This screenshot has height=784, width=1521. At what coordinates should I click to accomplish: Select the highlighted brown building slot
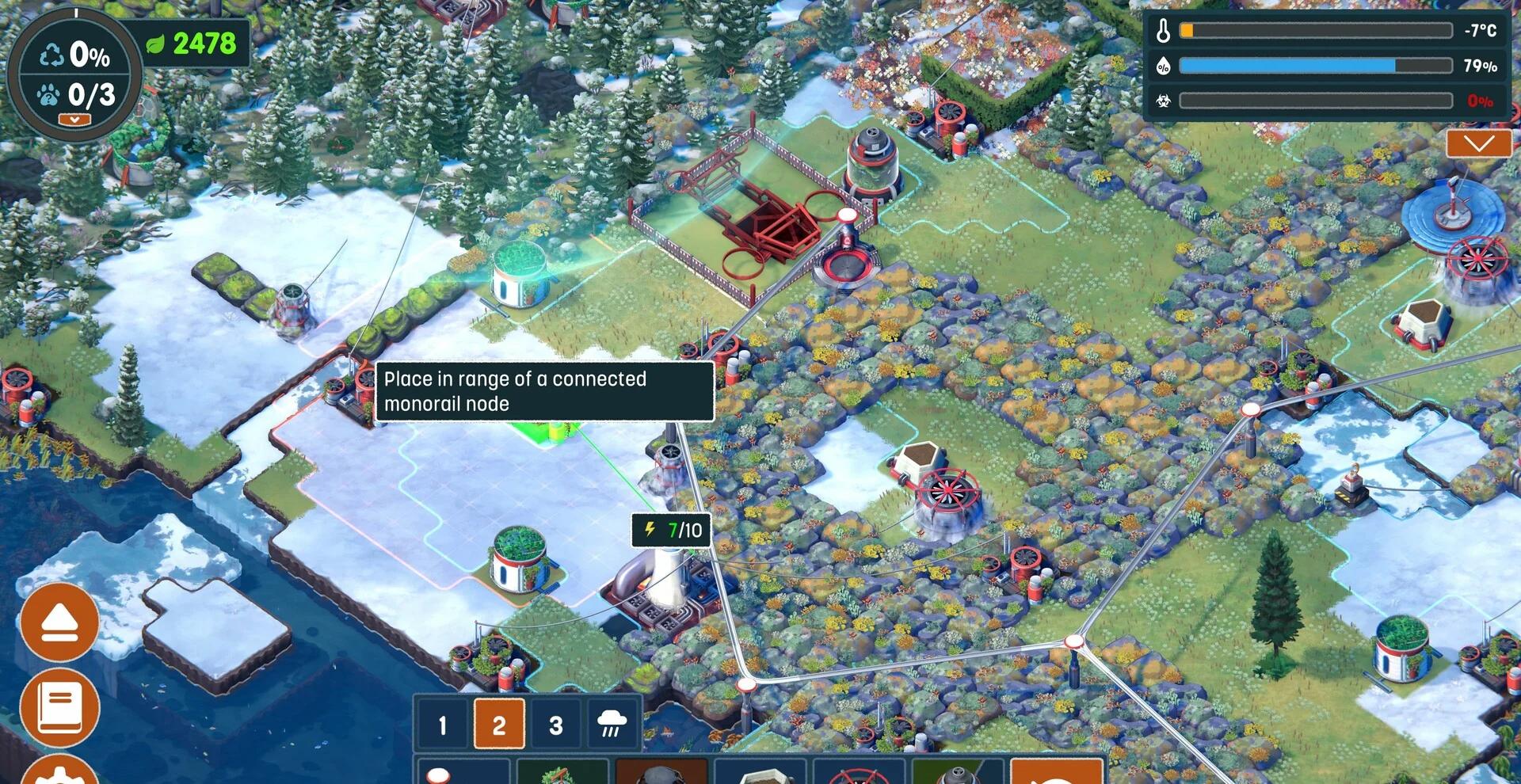pos(661,773)
